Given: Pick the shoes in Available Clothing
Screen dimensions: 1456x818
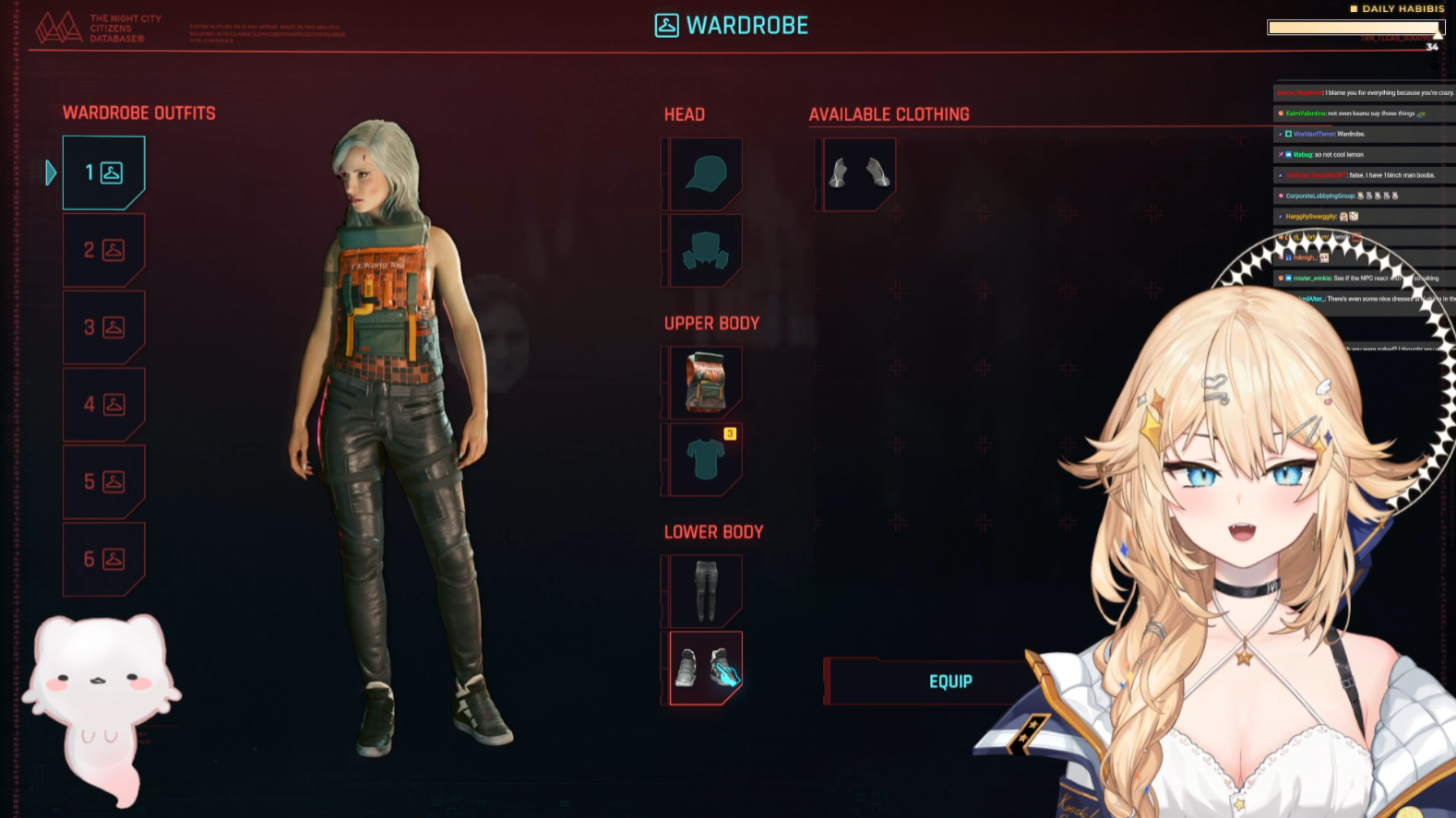Looking at the screenshot, I should [x=858, y=173].
